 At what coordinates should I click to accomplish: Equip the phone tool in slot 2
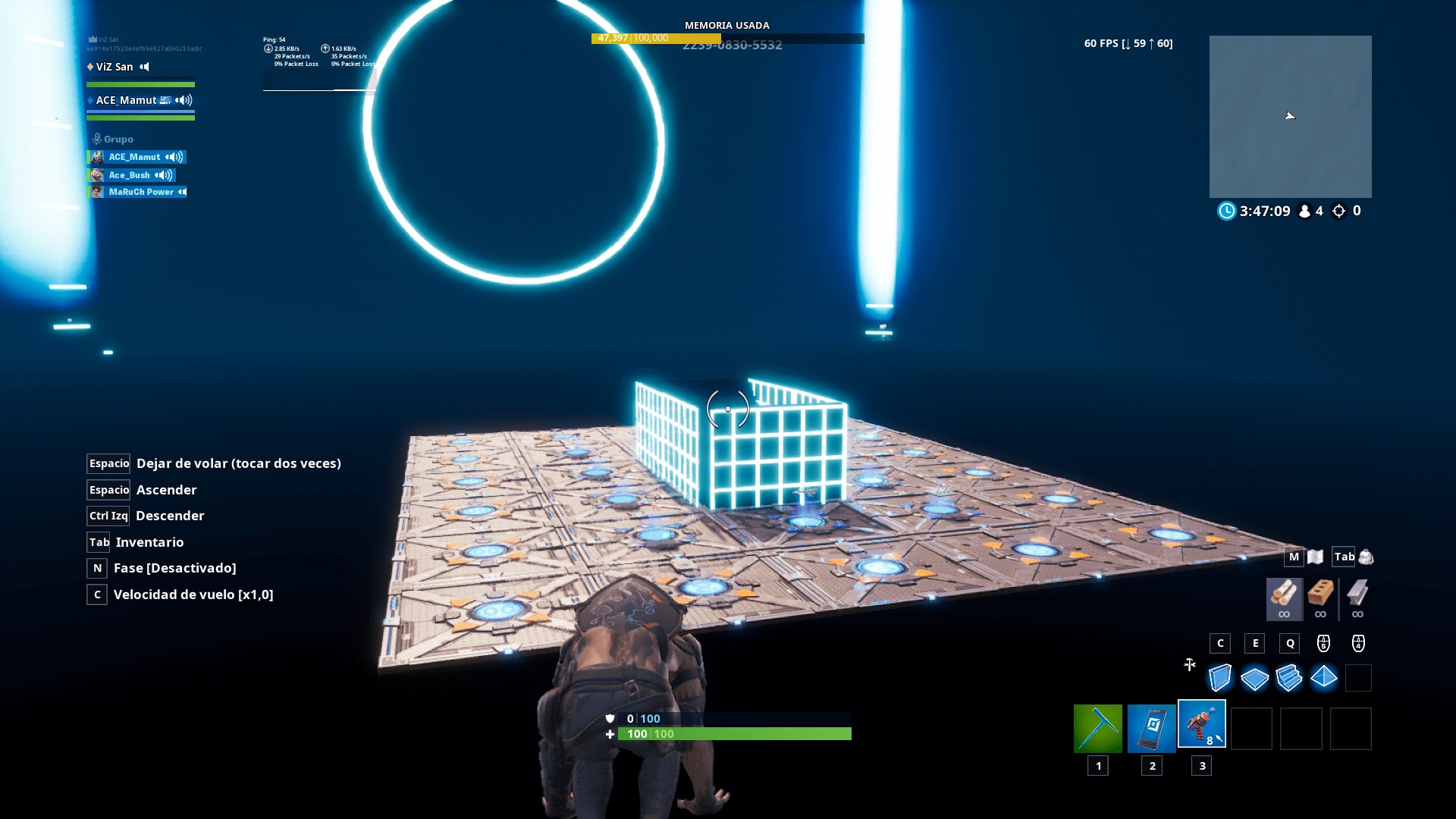[1150, 726]
